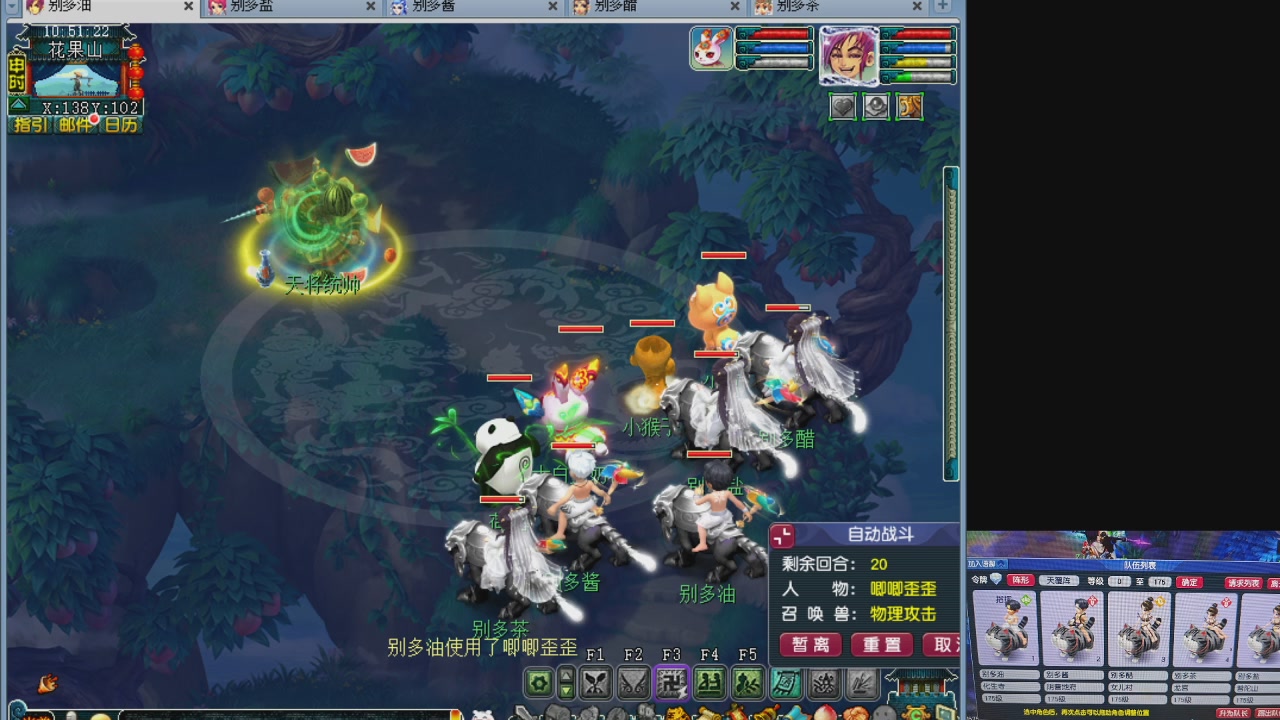
Task: Collapse the 加入语音 header chevron
Action: click(1000, 564)
